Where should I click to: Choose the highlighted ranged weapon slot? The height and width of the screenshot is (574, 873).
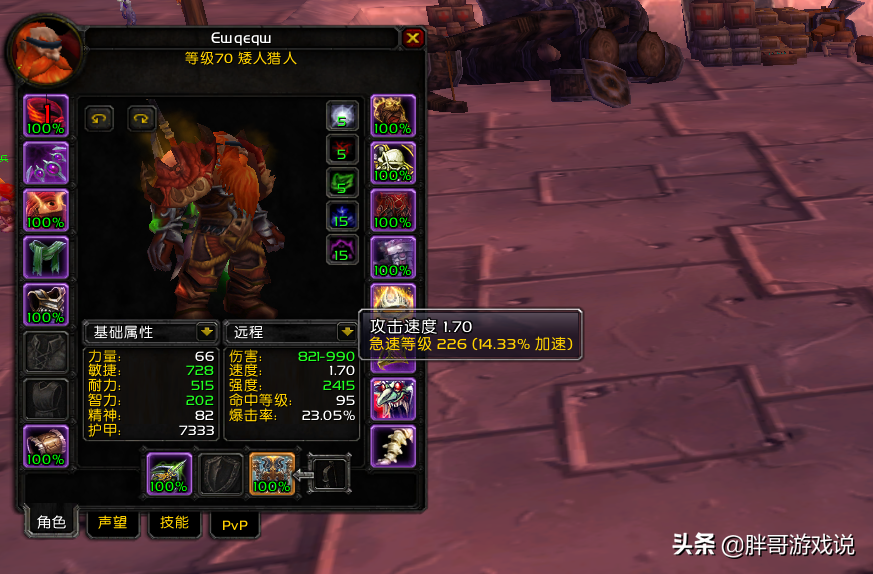pyautogui.click(x=271, y=474)
